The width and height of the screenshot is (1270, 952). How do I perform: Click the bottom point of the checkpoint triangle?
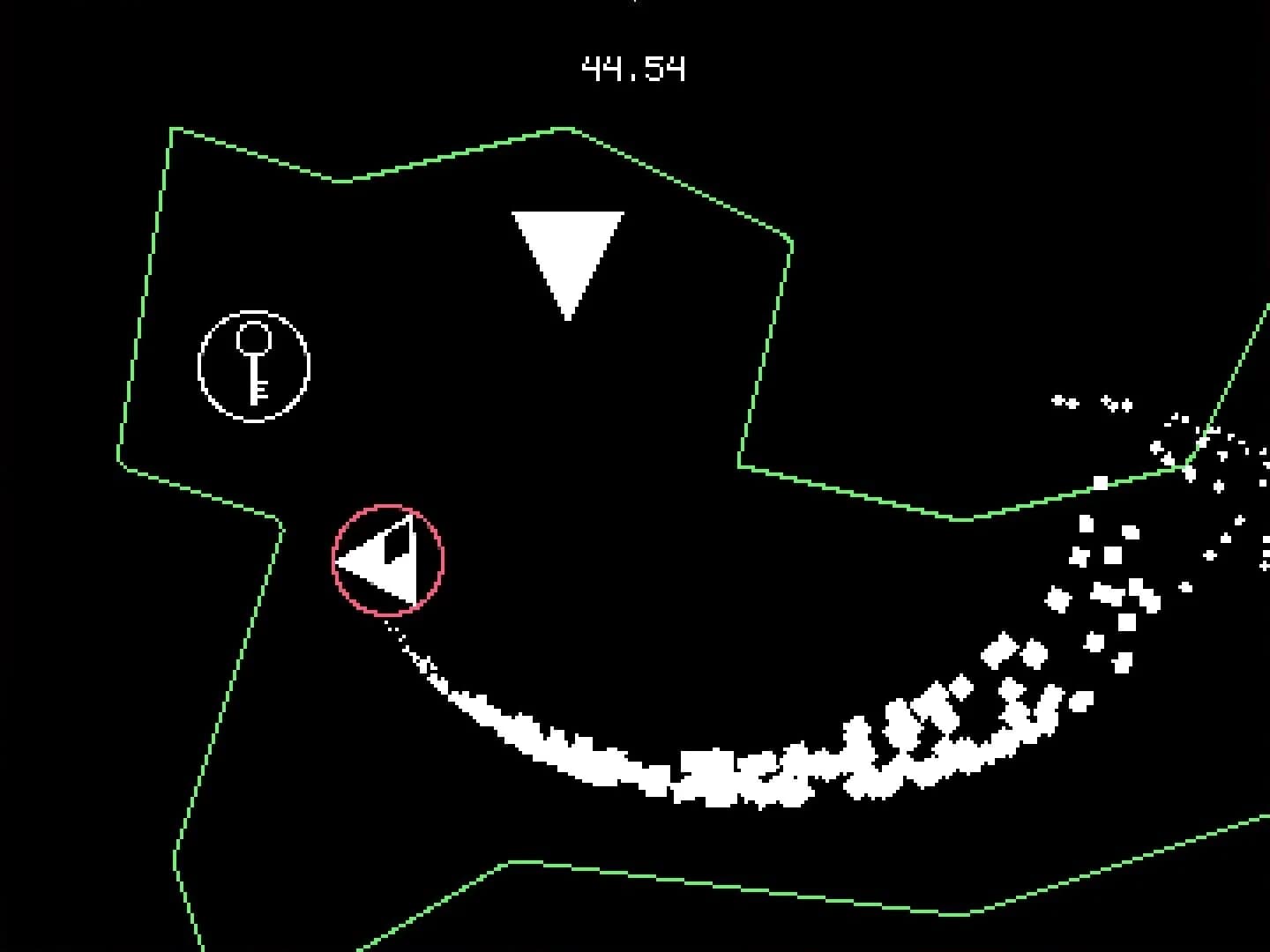569,316
